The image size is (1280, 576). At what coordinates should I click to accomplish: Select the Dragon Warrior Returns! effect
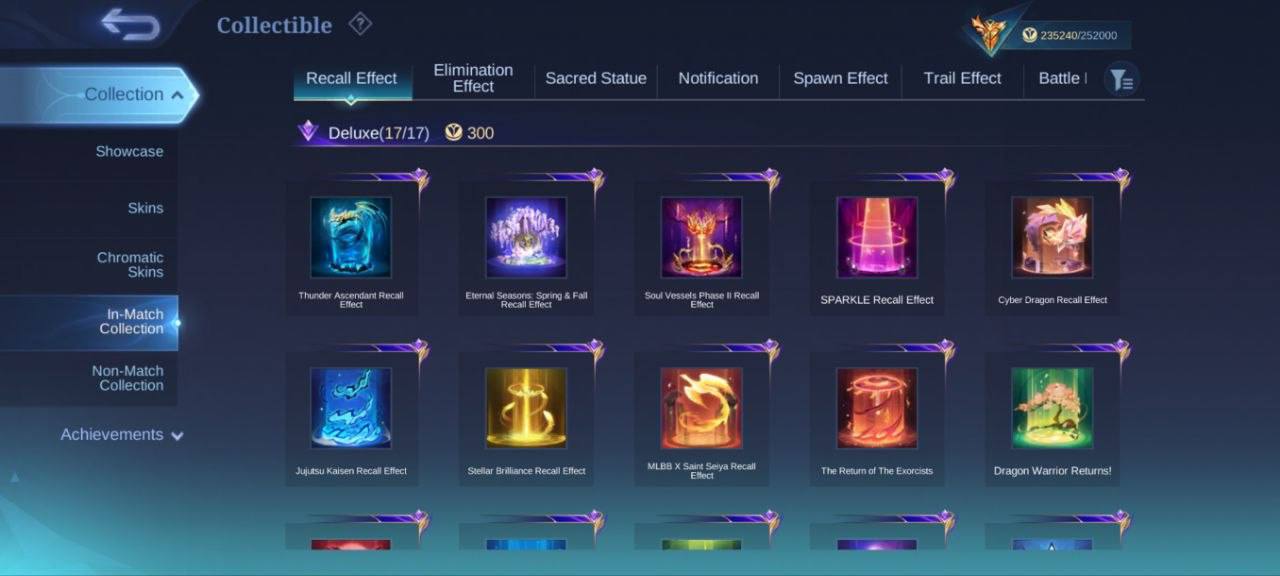(x=1052, y=415)
